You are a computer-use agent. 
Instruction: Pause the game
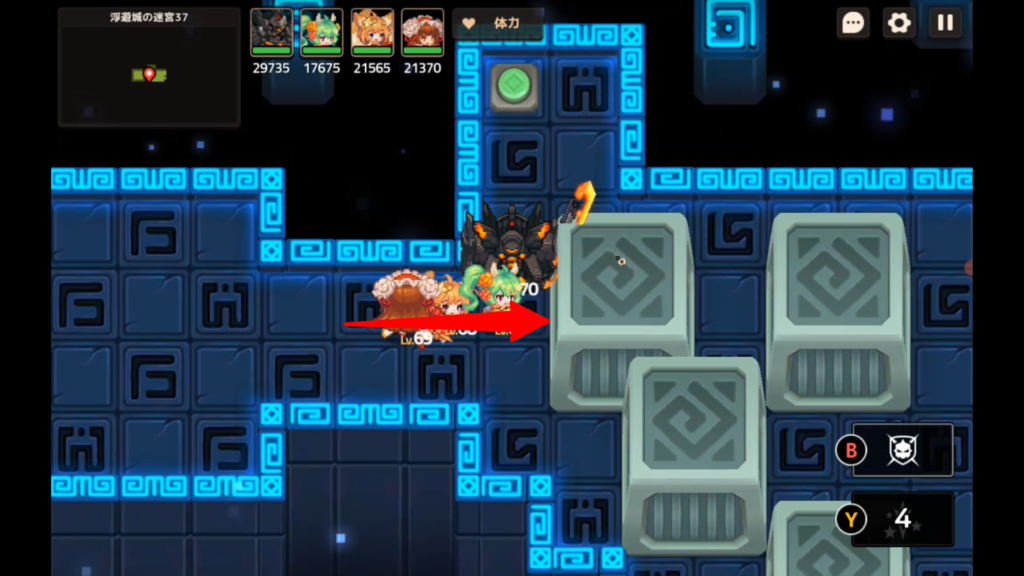(945, 23)
